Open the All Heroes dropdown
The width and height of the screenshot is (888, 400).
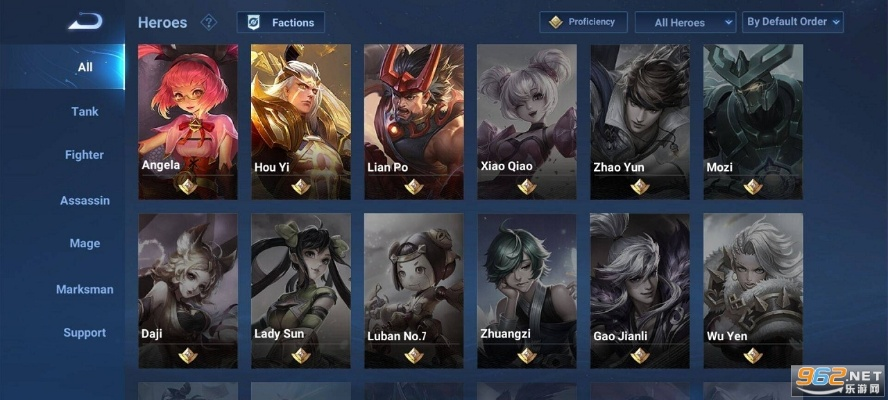coord(685,22)
